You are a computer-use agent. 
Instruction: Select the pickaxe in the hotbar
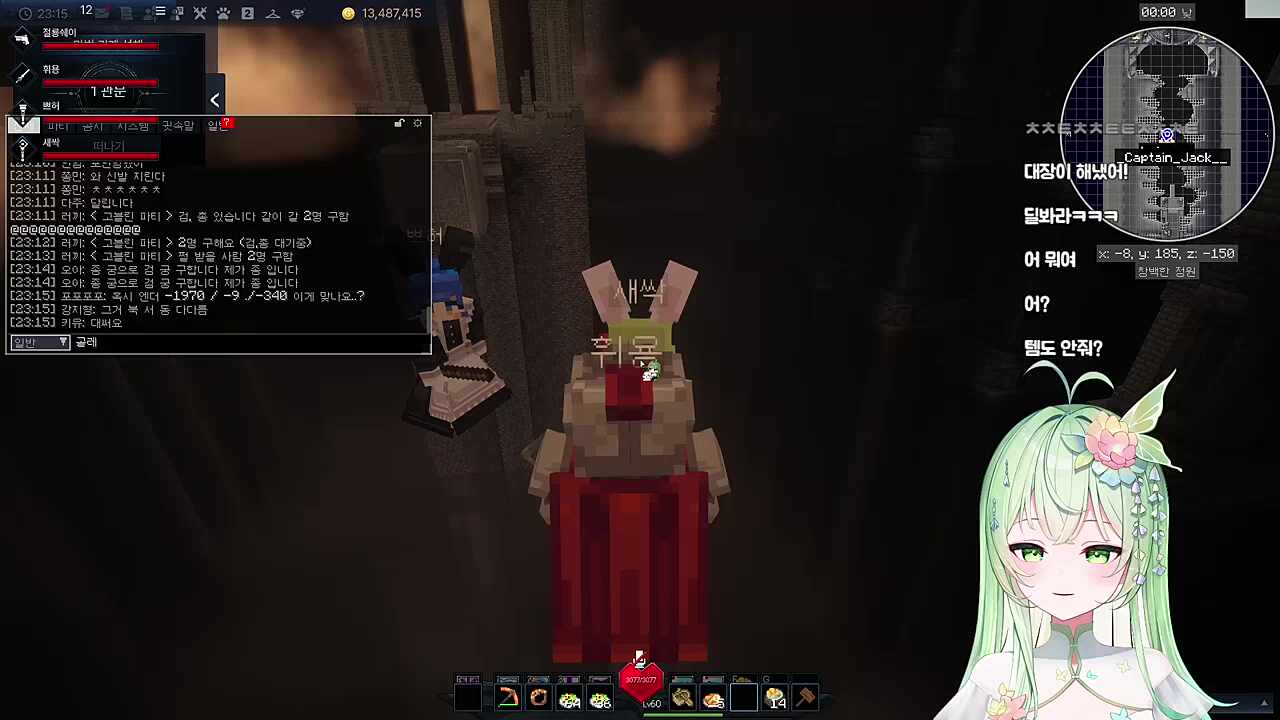tap(508, 697)
